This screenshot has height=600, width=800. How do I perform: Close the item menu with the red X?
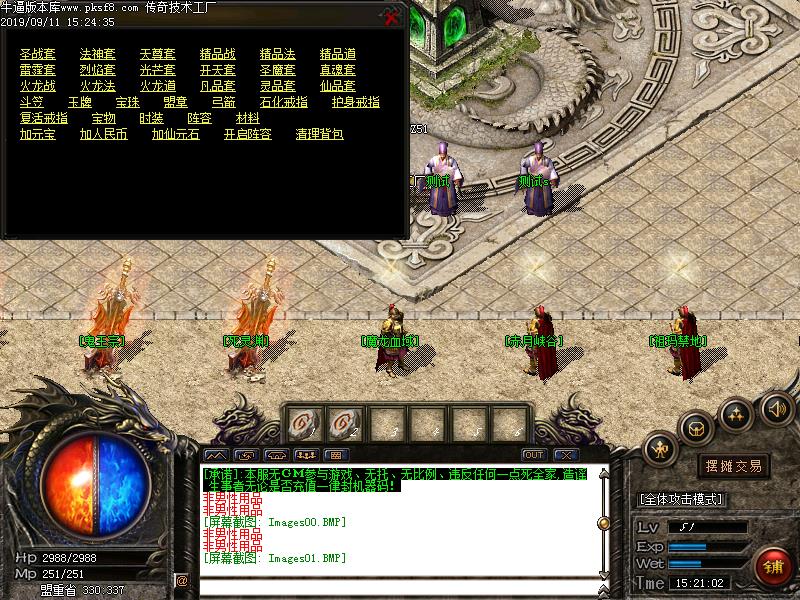pyautogui.click(x=391, y=17)
